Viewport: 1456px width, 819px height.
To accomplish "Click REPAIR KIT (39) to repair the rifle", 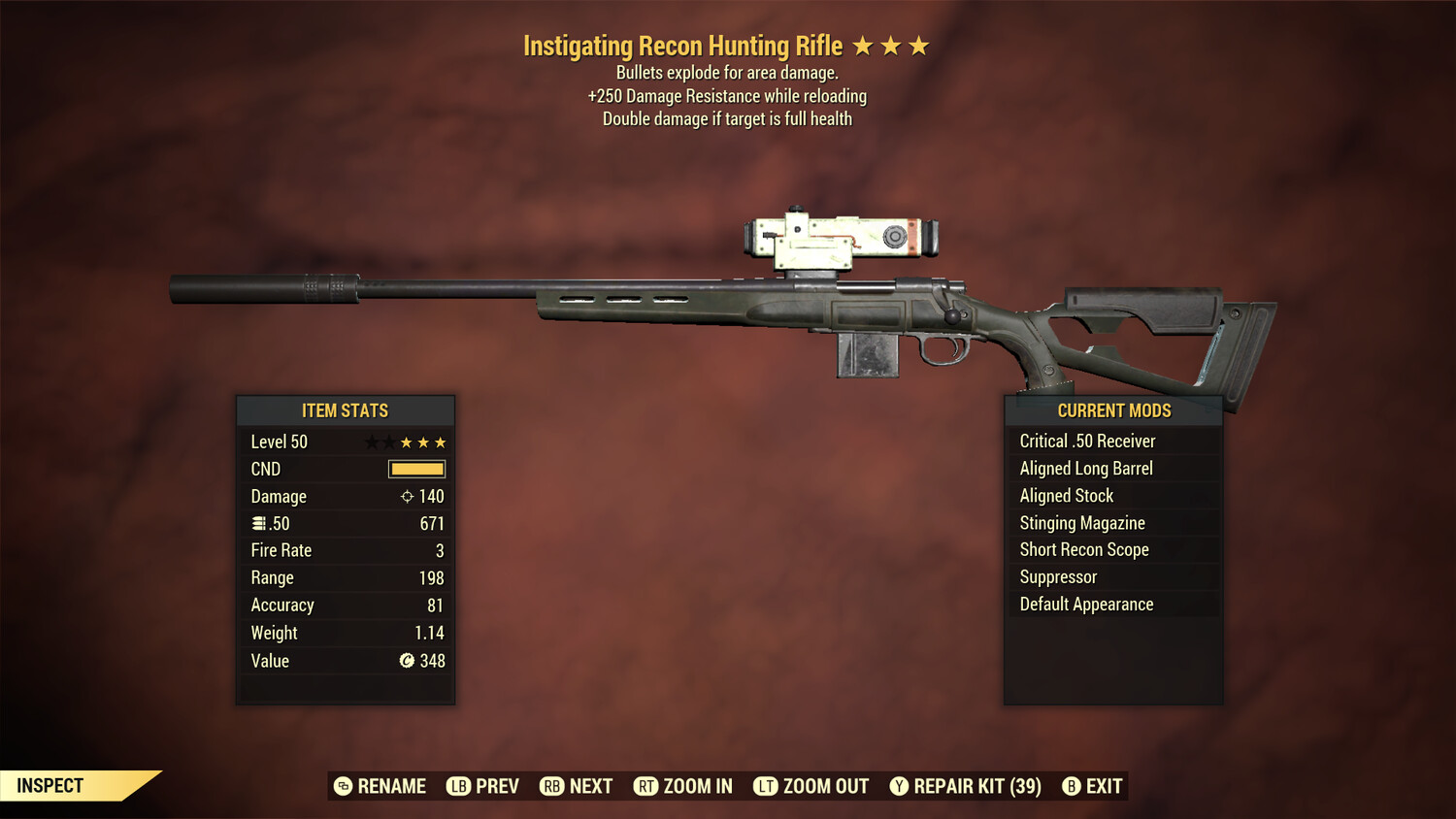I will 976,786.
